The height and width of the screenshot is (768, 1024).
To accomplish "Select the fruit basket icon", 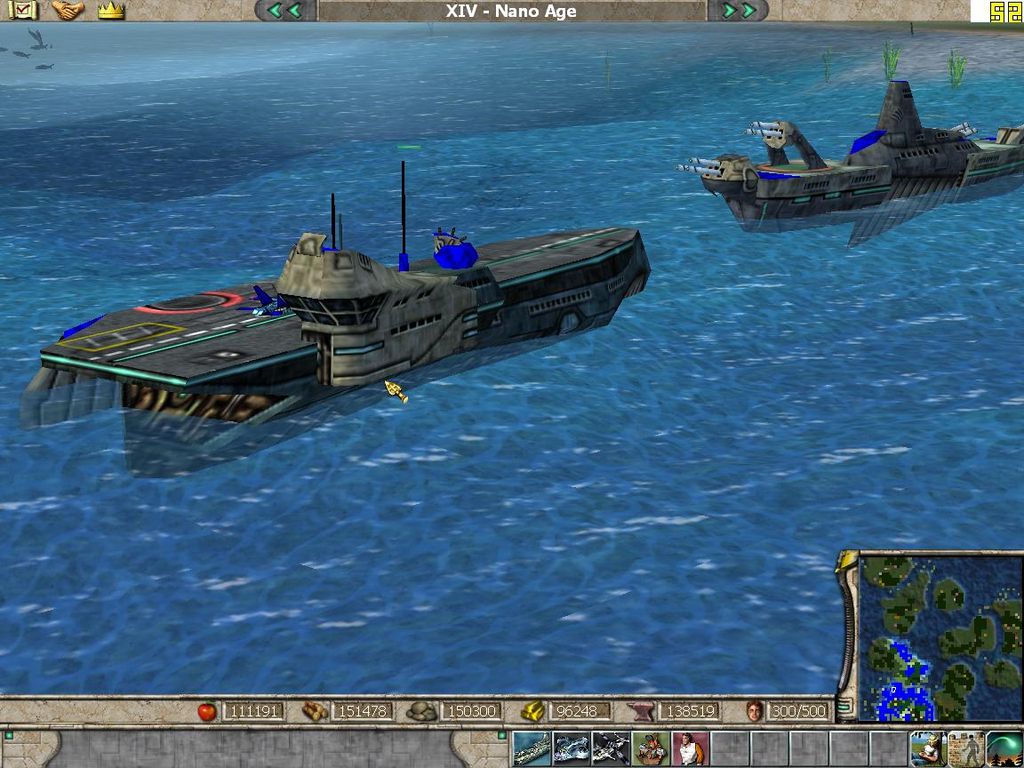I will point(650,749).
